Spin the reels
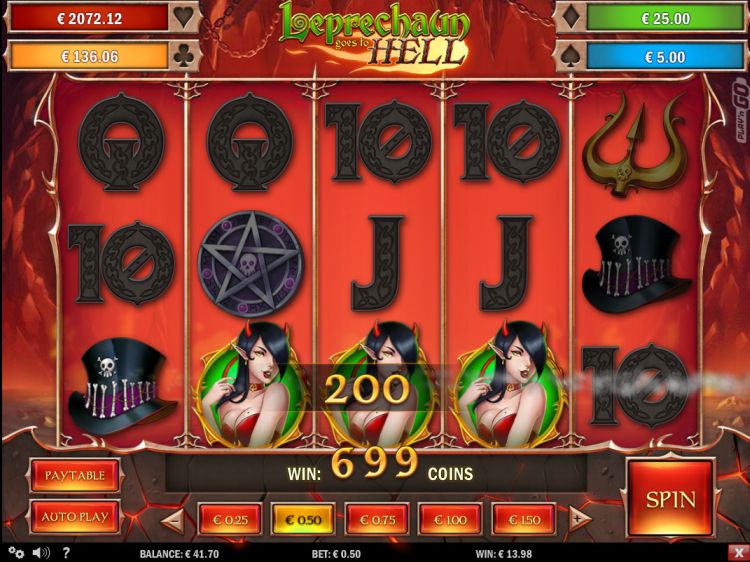The image size is (750, 562). coord(670,497)
